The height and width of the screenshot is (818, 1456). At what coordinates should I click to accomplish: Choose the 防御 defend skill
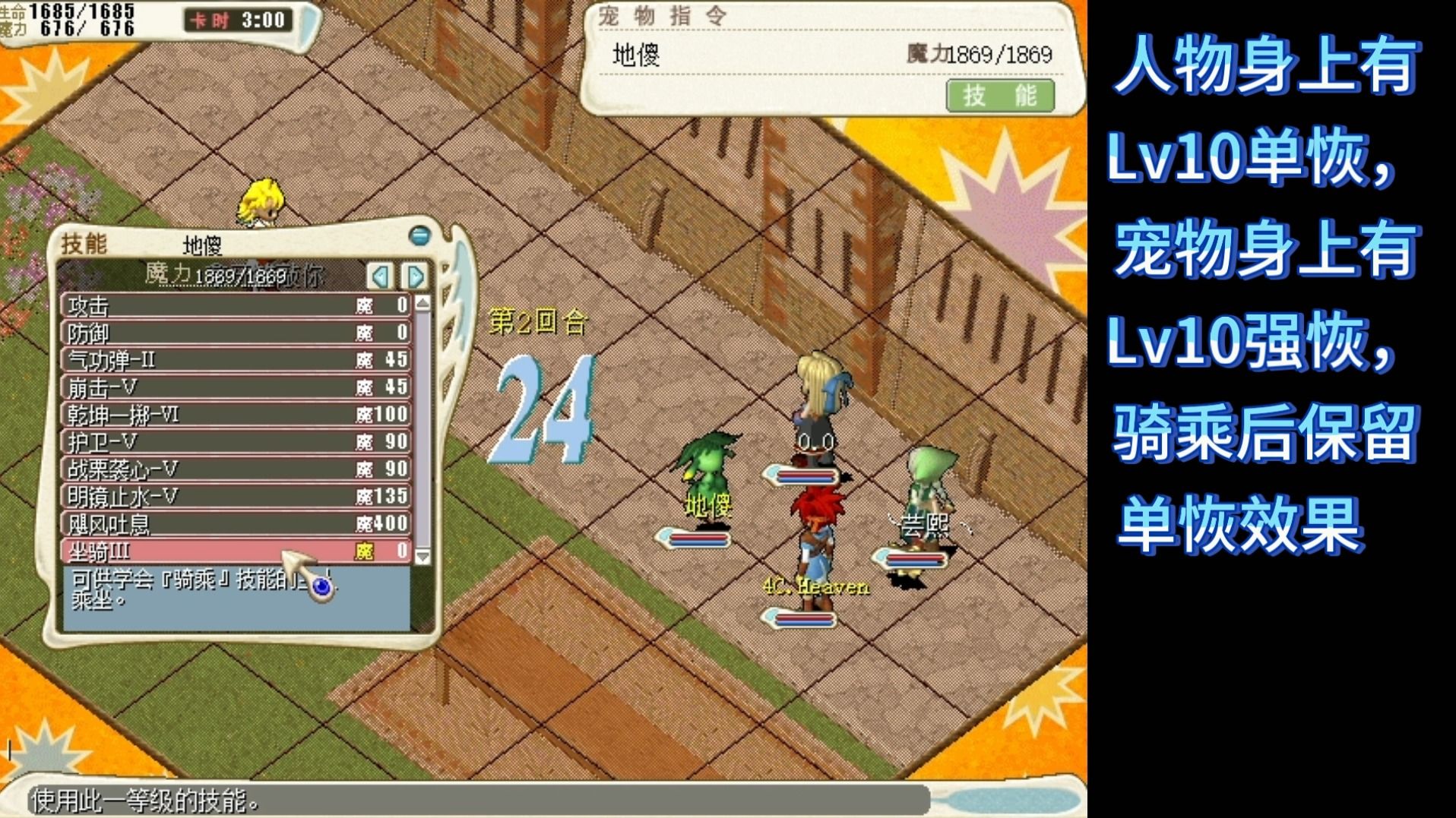pos(236,333)
